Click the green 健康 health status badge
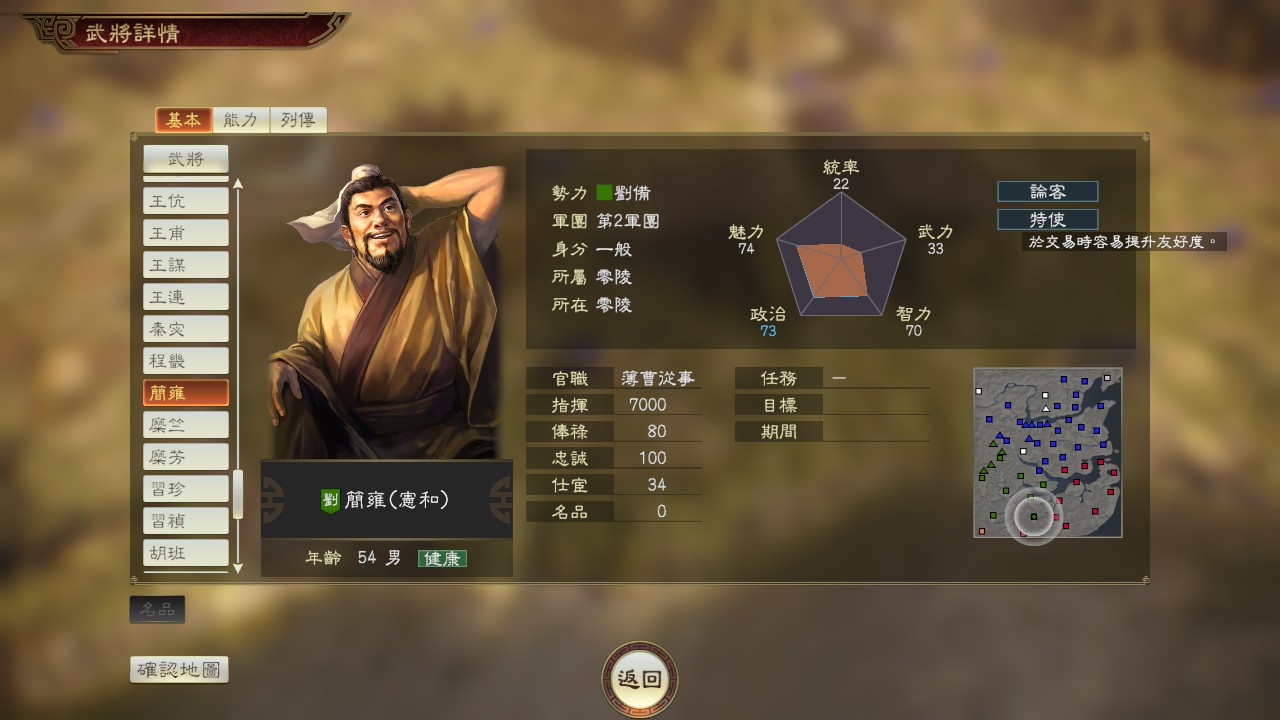 coord(443,559)
